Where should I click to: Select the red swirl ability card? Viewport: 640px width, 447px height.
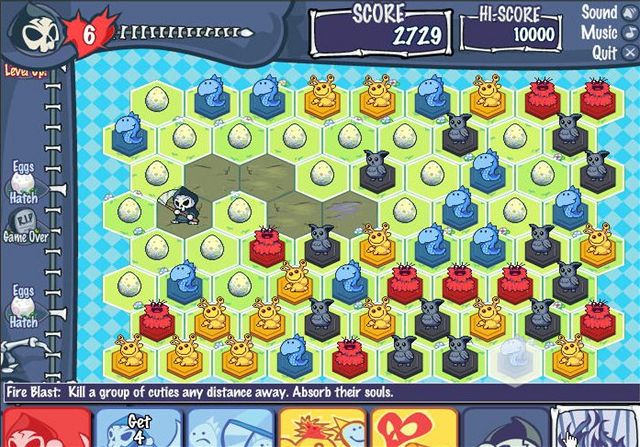pyautogui.click(x=415, y=428)
